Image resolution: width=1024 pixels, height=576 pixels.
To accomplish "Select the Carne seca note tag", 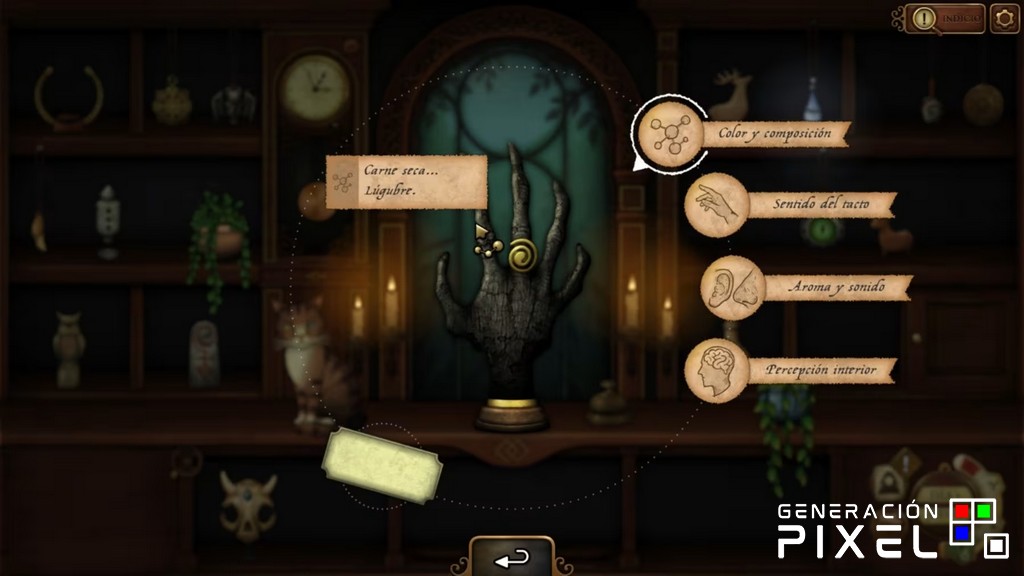I will click(406, 181).
